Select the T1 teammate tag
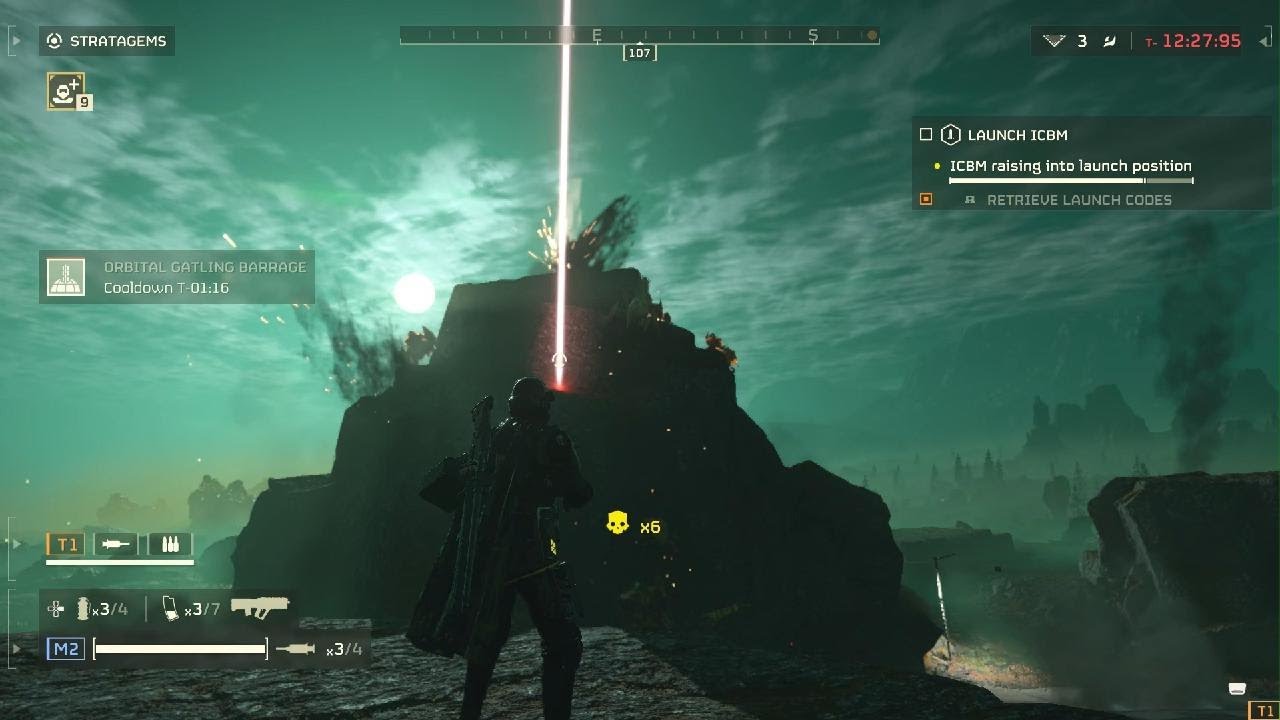Image resolution: width=1280 pixels, height=720 pixels. (67, 544)
